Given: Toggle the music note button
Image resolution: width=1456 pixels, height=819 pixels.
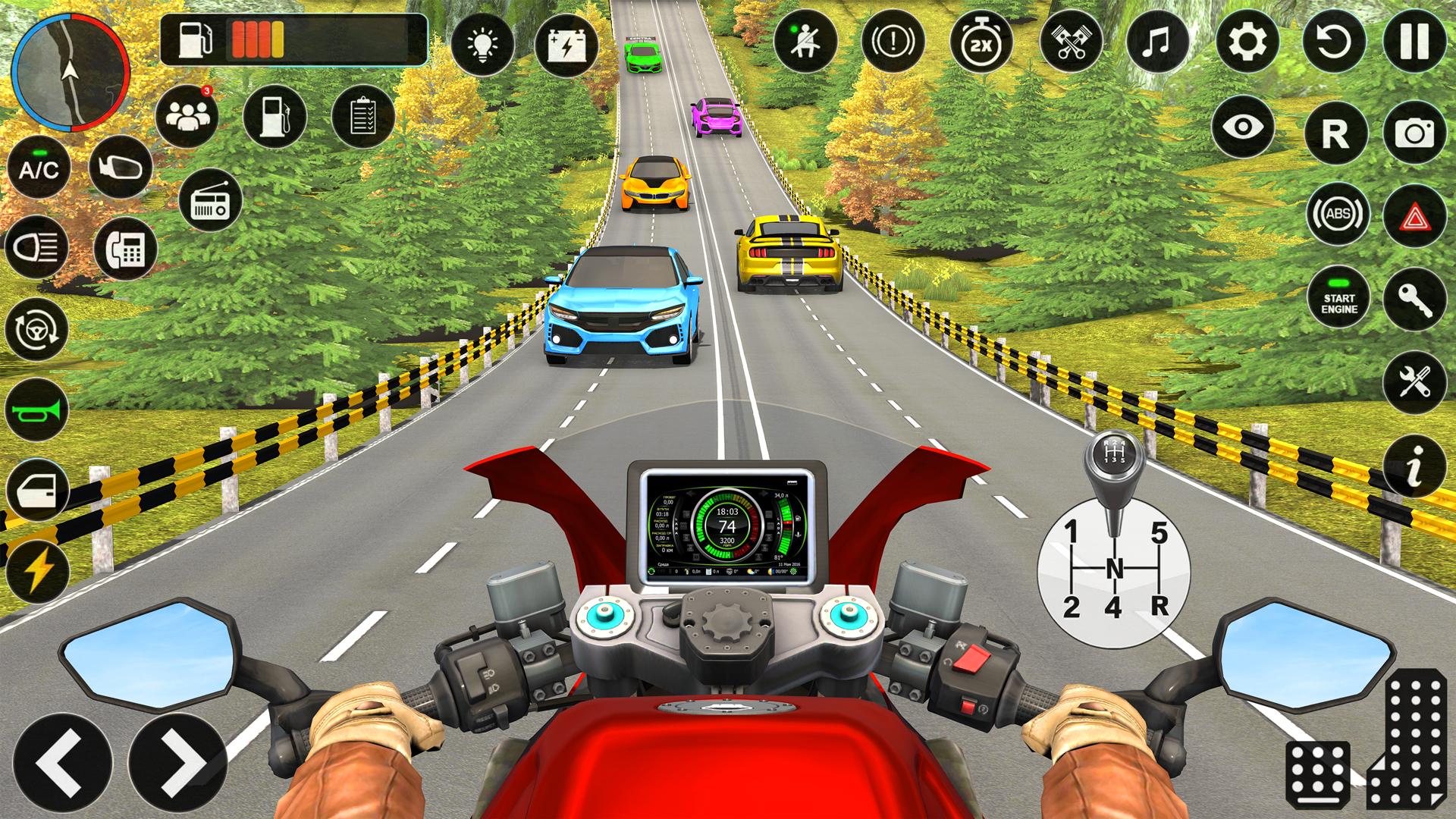Looking at the screenshot, I should (x=1158, y=41).
